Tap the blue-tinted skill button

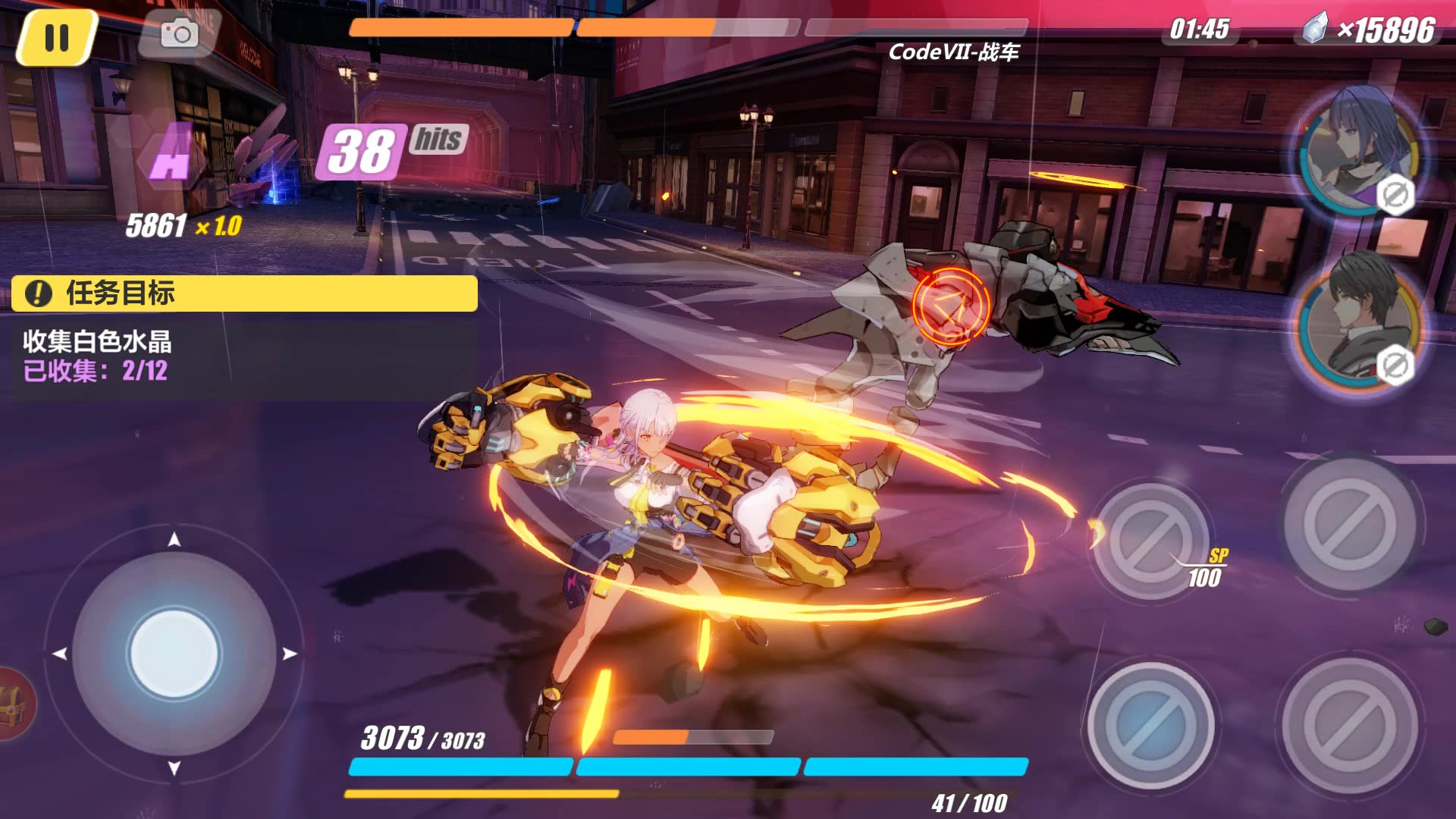click(1150, 724)
